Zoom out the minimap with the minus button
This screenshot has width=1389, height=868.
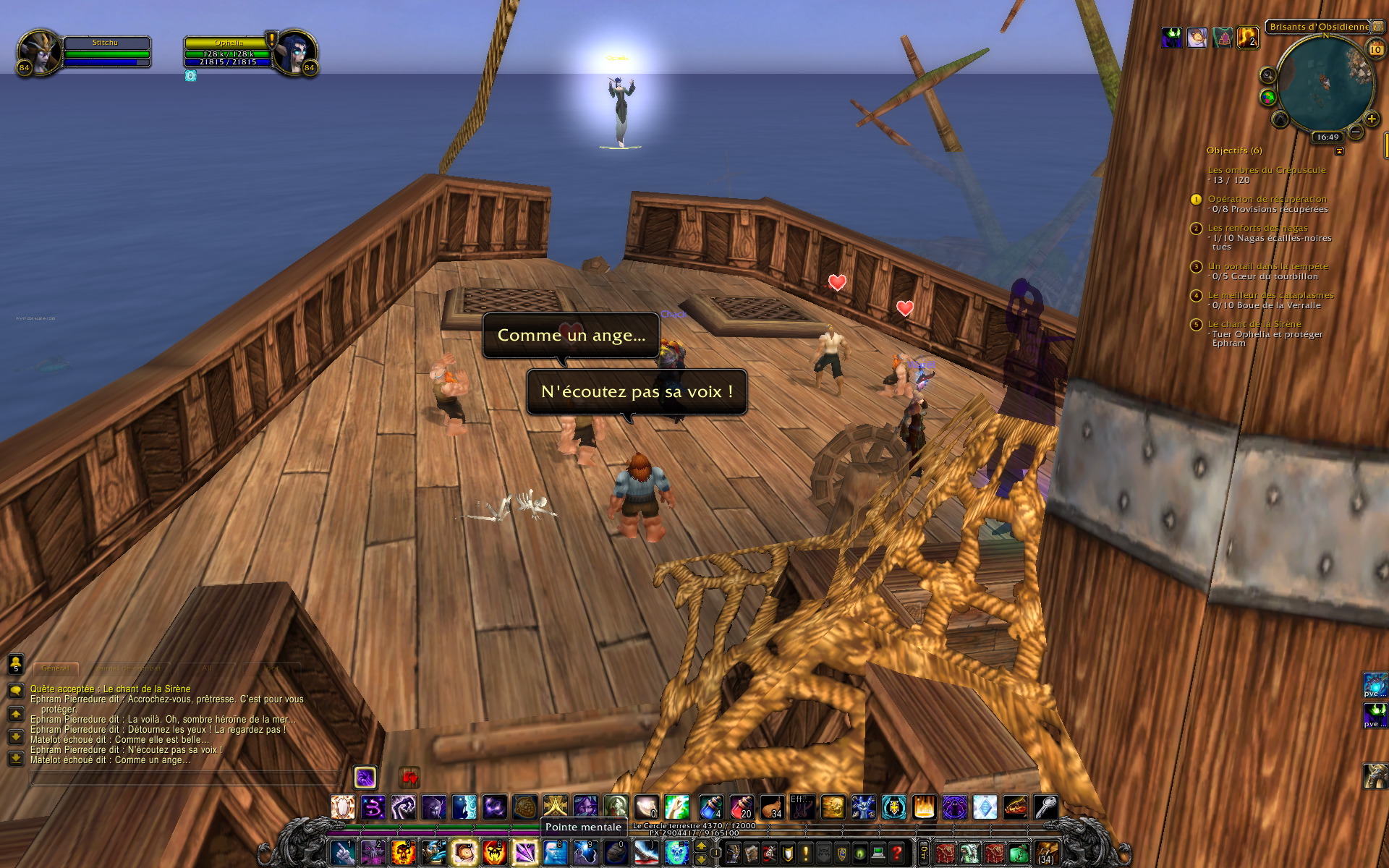[x=1355, y=132]
